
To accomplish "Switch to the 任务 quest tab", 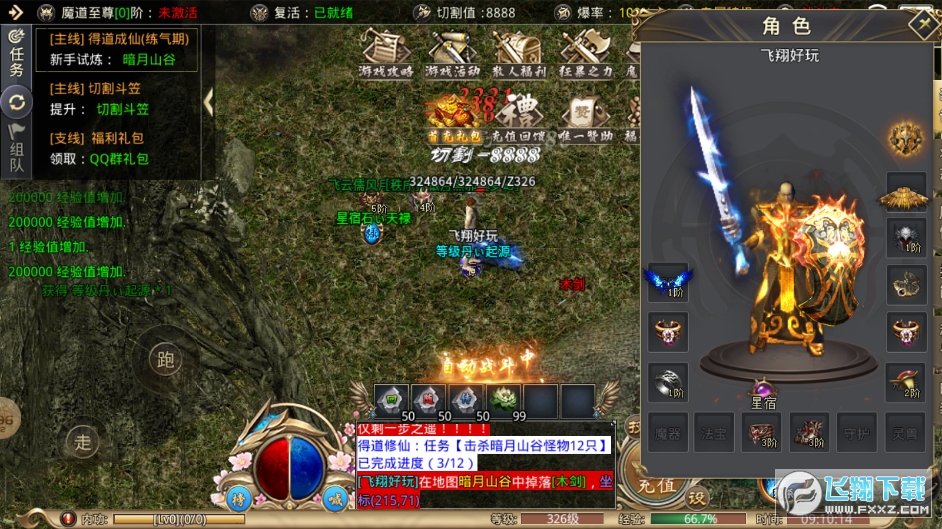I will point(16,56).
